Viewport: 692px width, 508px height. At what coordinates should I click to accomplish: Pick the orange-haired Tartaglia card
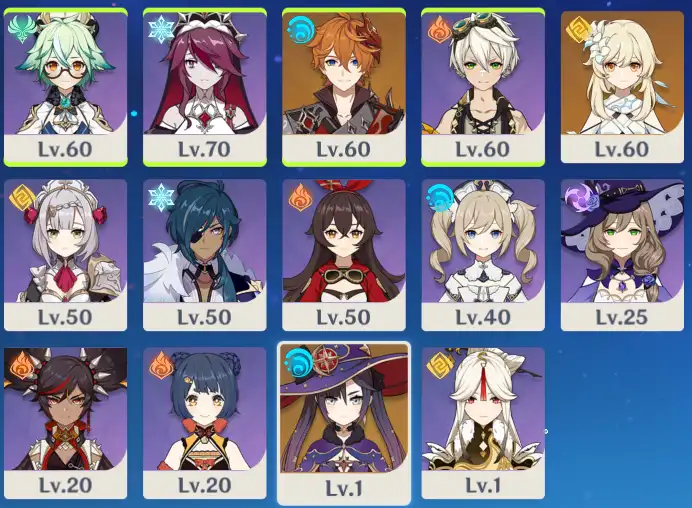343,85
